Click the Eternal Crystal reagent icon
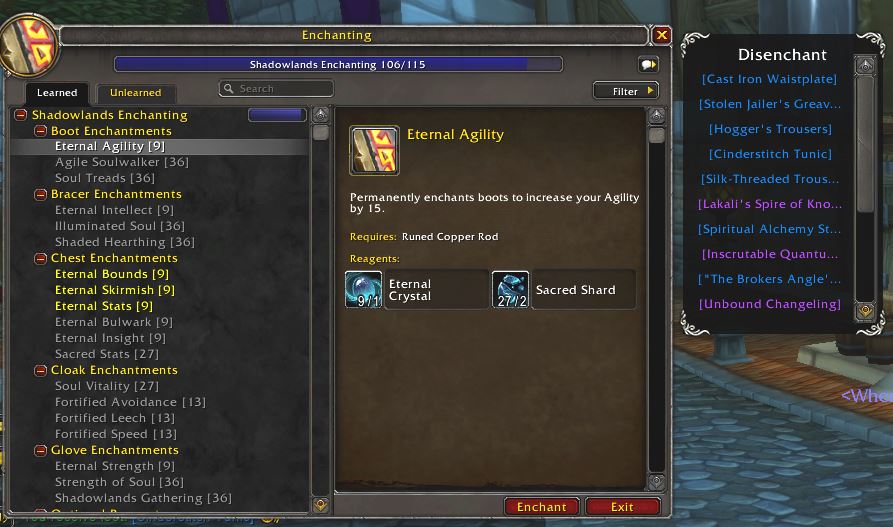The height and width of the screenshot is (527, 893). pyautogui.click(x=364, y=289)
